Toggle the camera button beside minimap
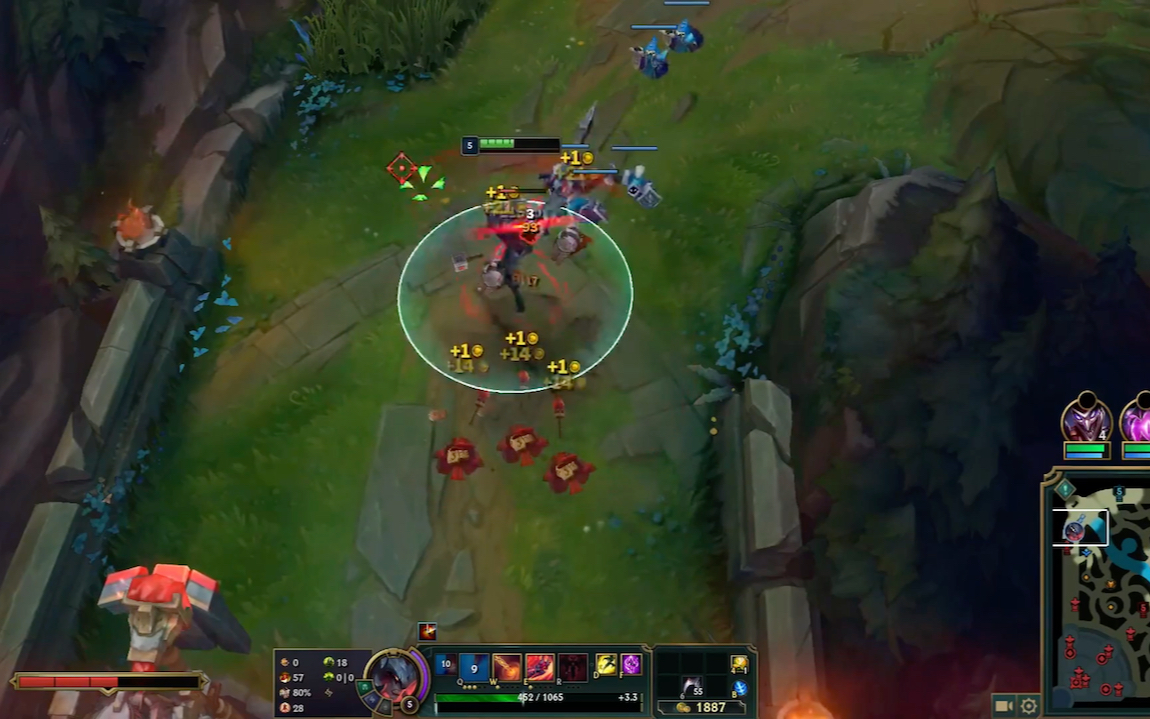The width and height of the screenshot is (1150, 719). tap(1004, 706)
